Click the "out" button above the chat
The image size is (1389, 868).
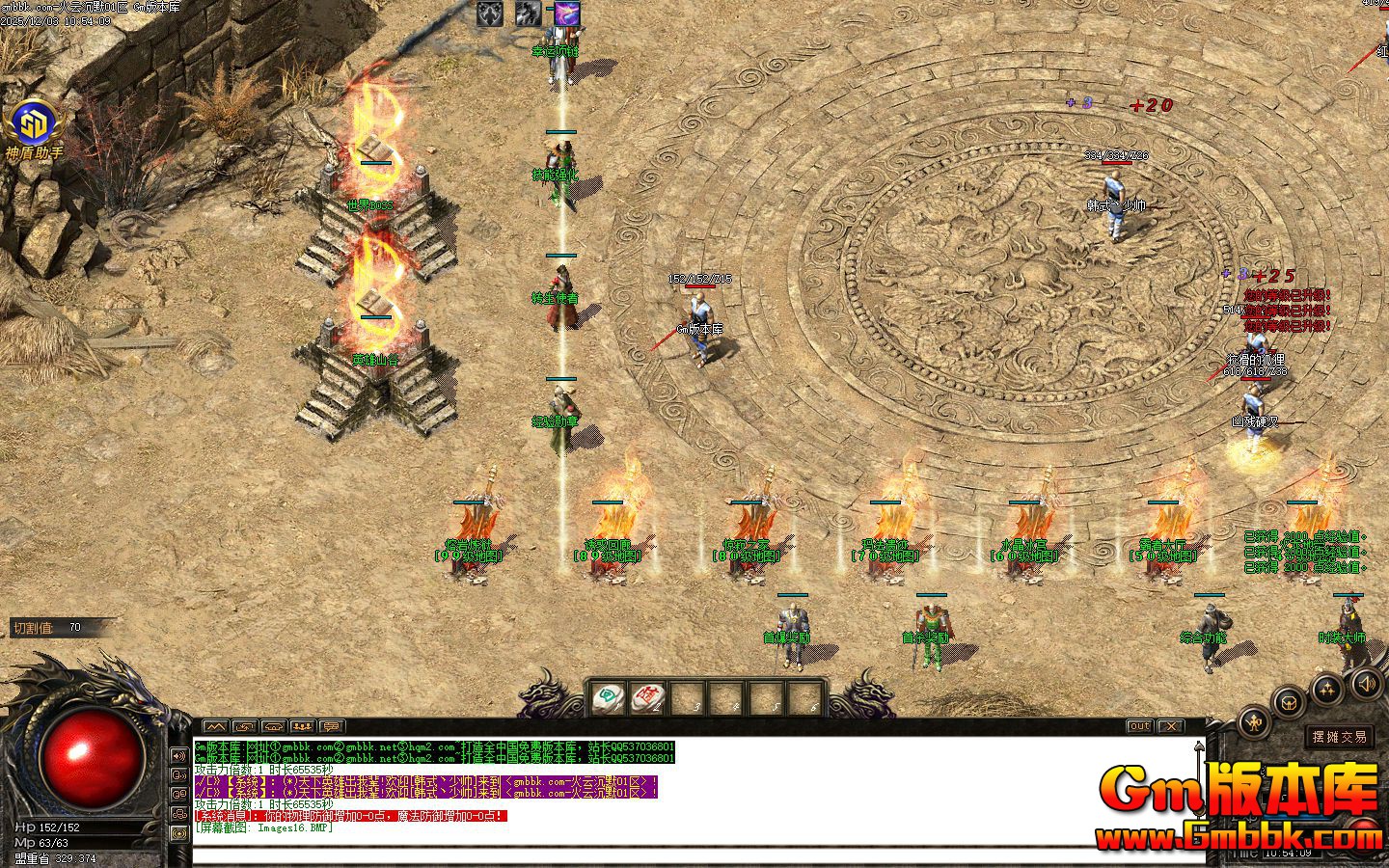point(1140,725)
